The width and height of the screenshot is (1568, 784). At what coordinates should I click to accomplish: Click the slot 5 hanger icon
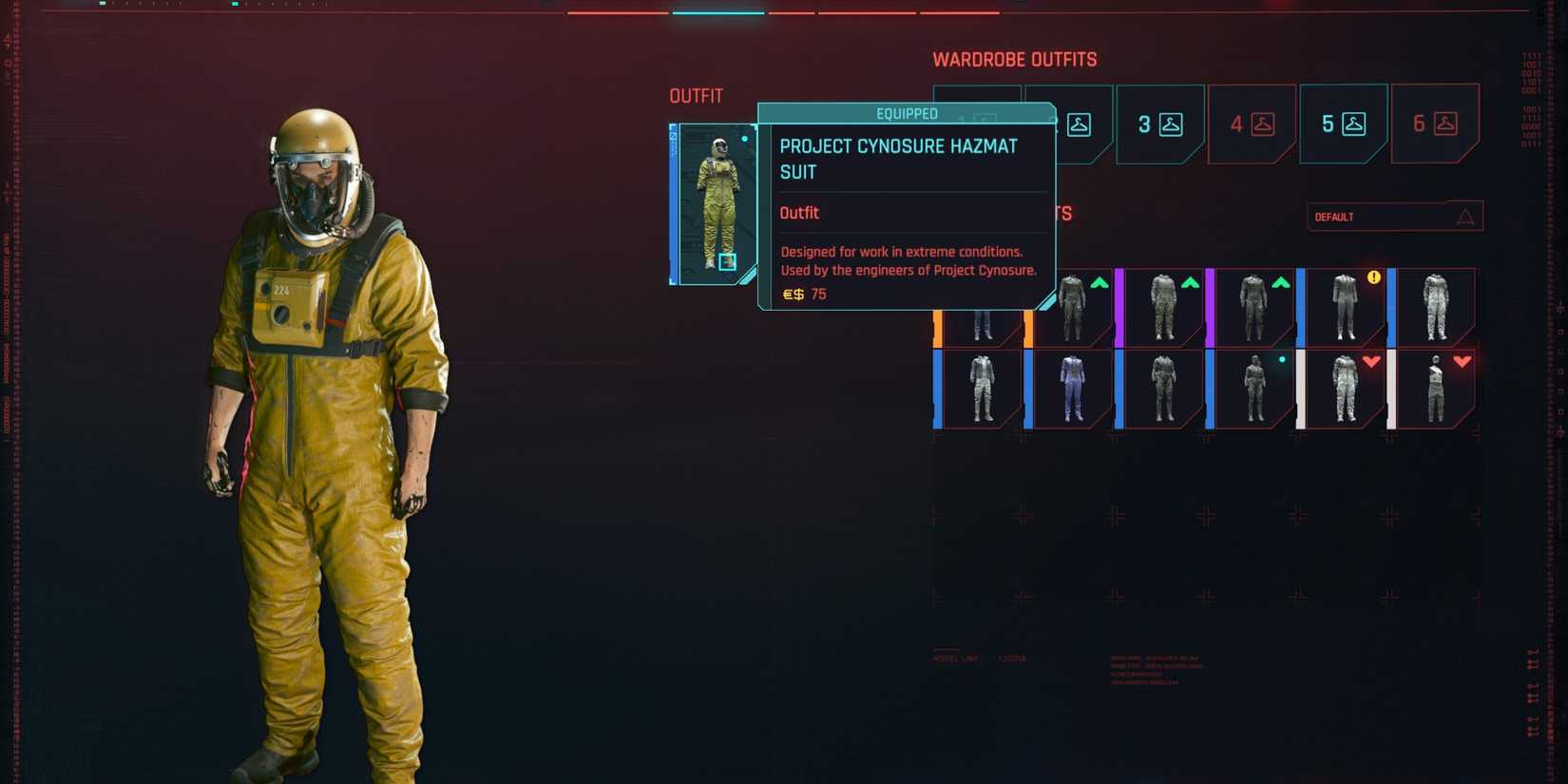[x=1354, y=124]
